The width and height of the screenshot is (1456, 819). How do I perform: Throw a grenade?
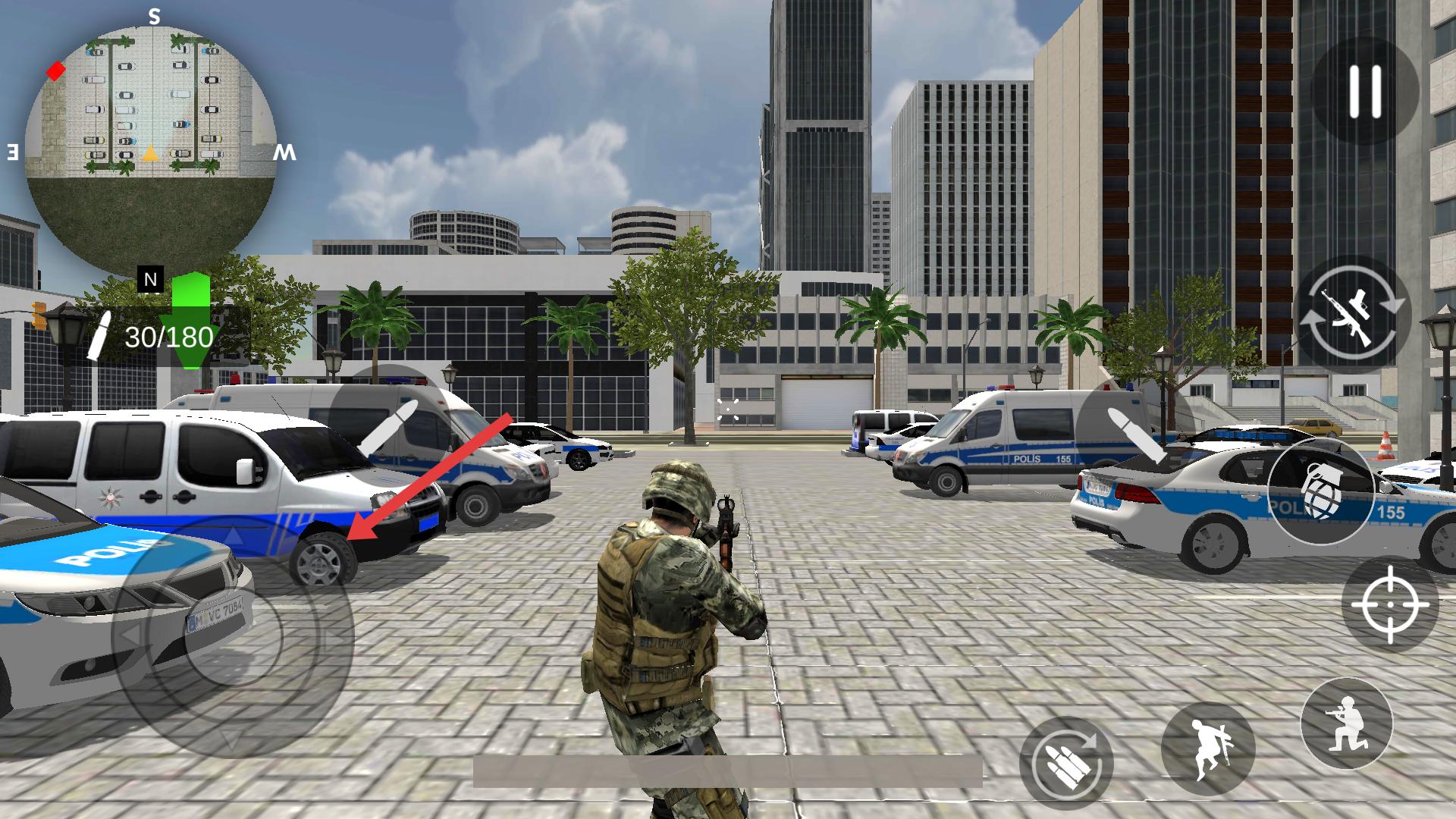point(1320,491)
